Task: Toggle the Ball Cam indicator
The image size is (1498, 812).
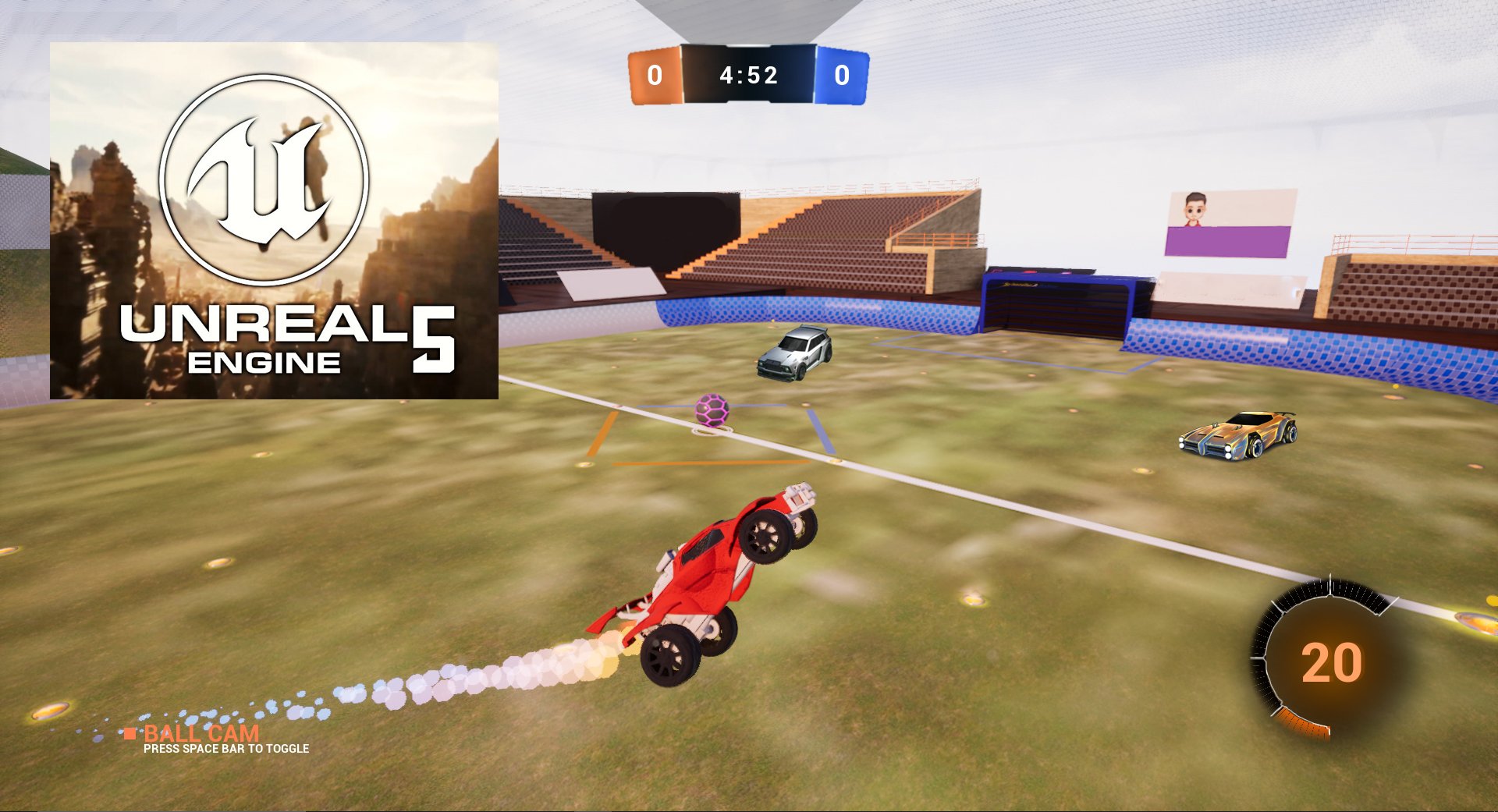Action: pos(201,734)
